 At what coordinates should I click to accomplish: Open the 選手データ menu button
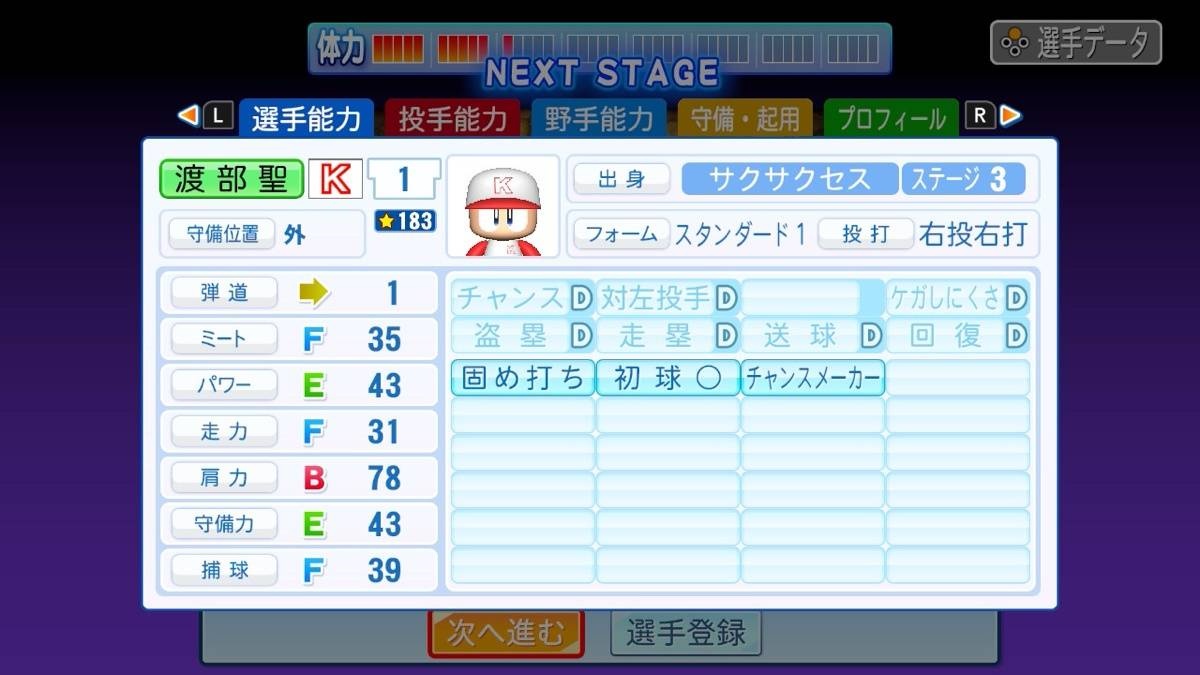(x=1076, y=43)
